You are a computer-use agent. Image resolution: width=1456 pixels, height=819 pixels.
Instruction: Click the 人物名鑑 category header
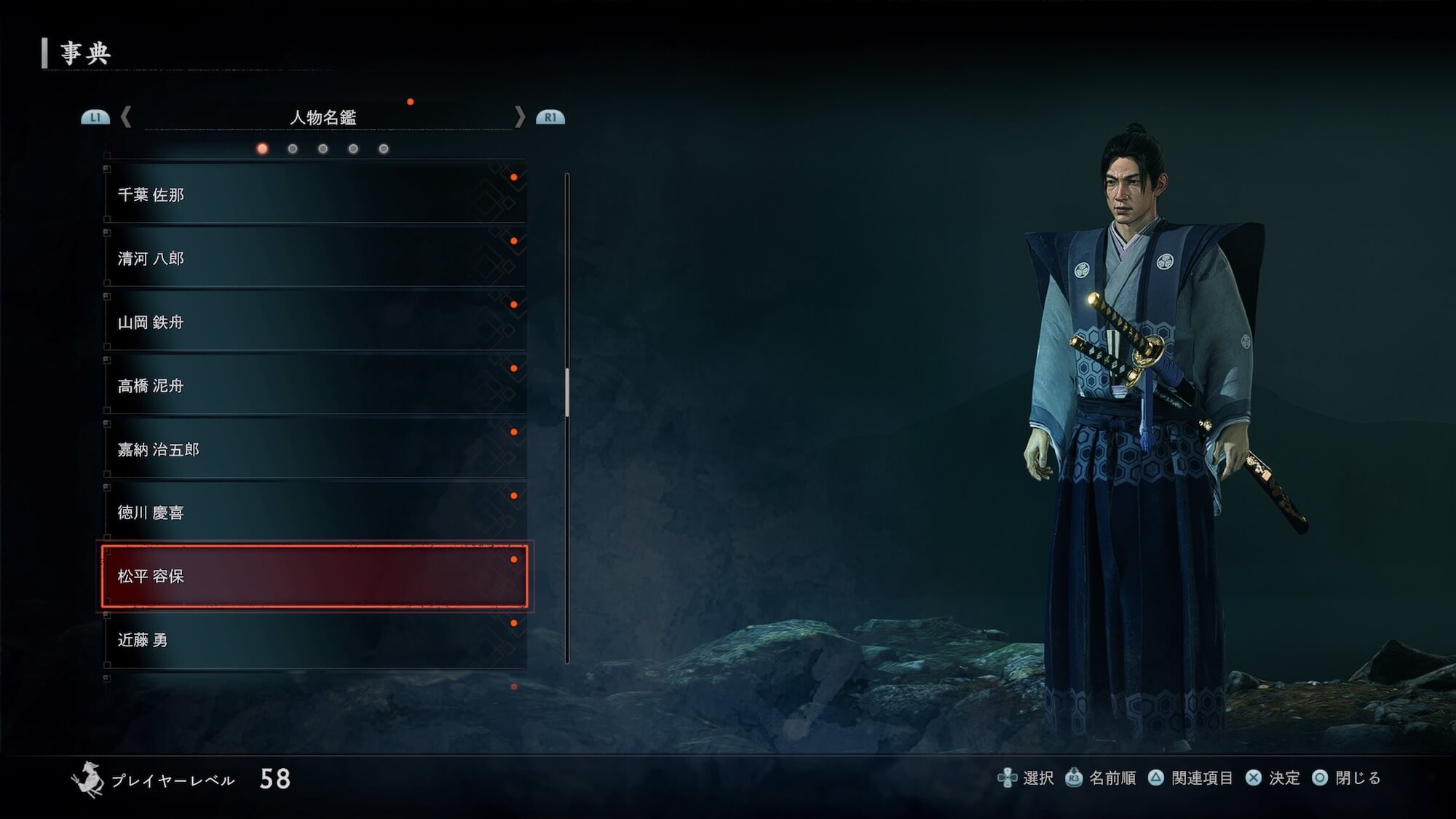tap(323, 117)
